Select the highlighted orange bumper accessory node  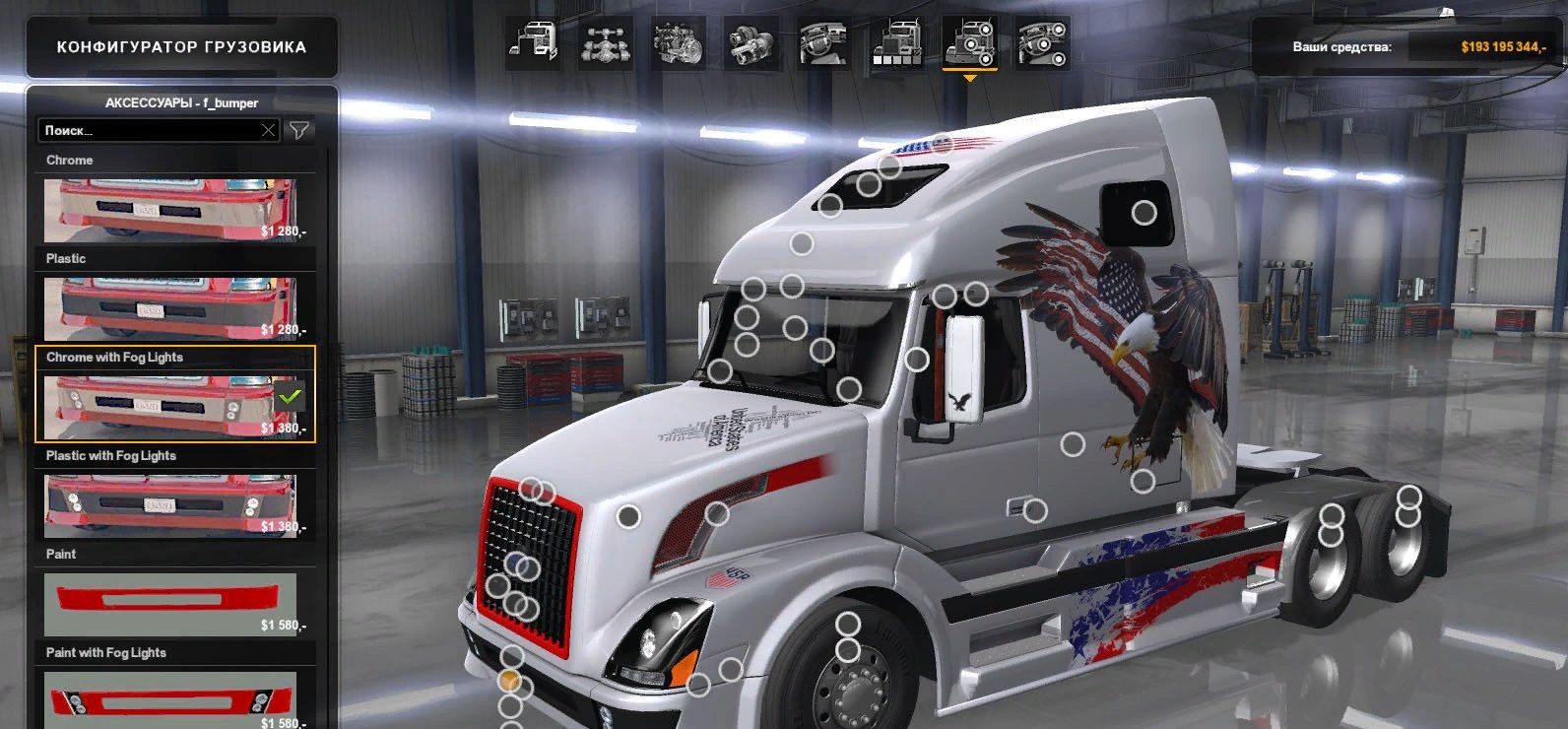509,680
